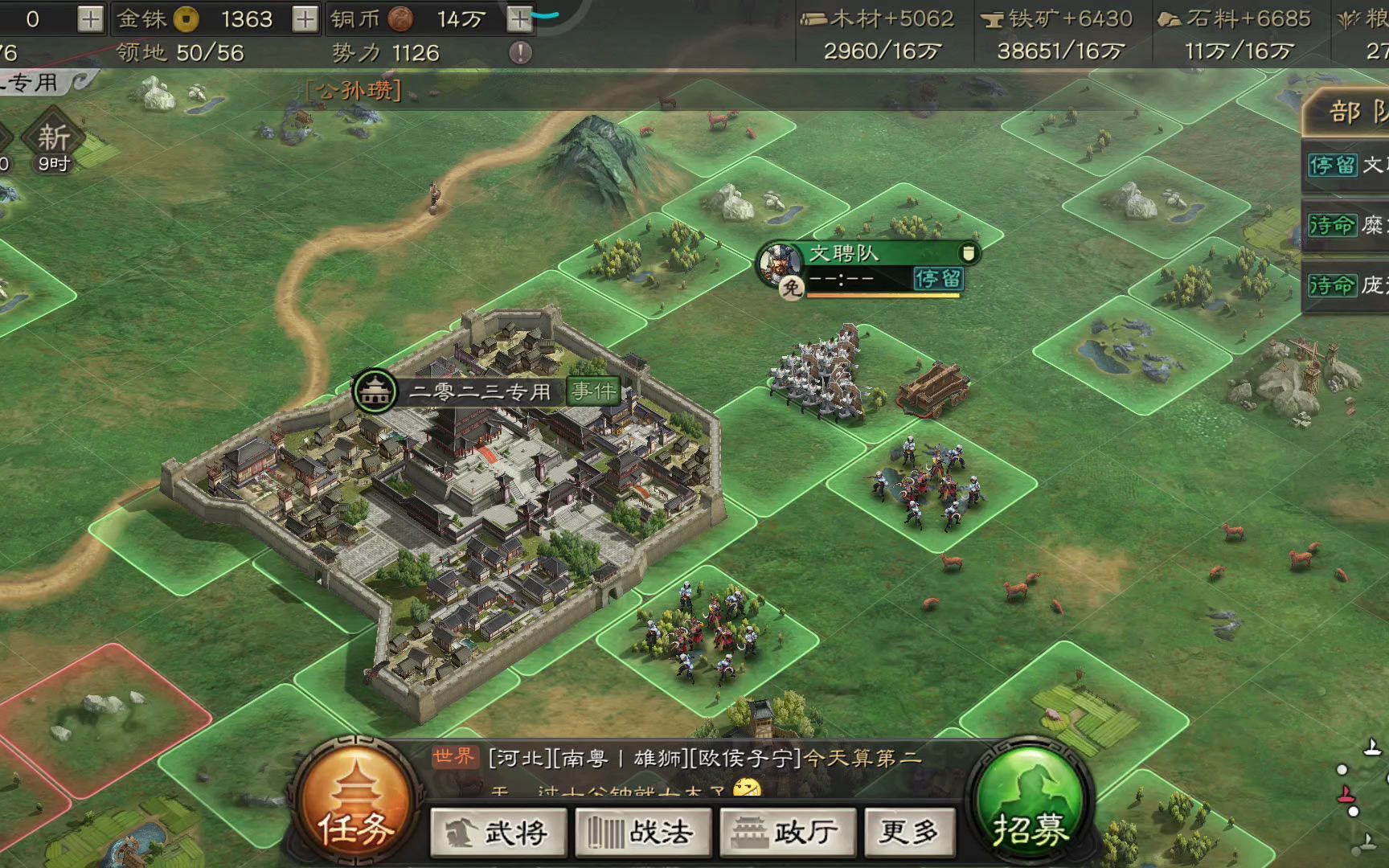Screen dimensions: 1389x868
Task: Open the 政厅 government hall icon
Action: coord(786,833)
